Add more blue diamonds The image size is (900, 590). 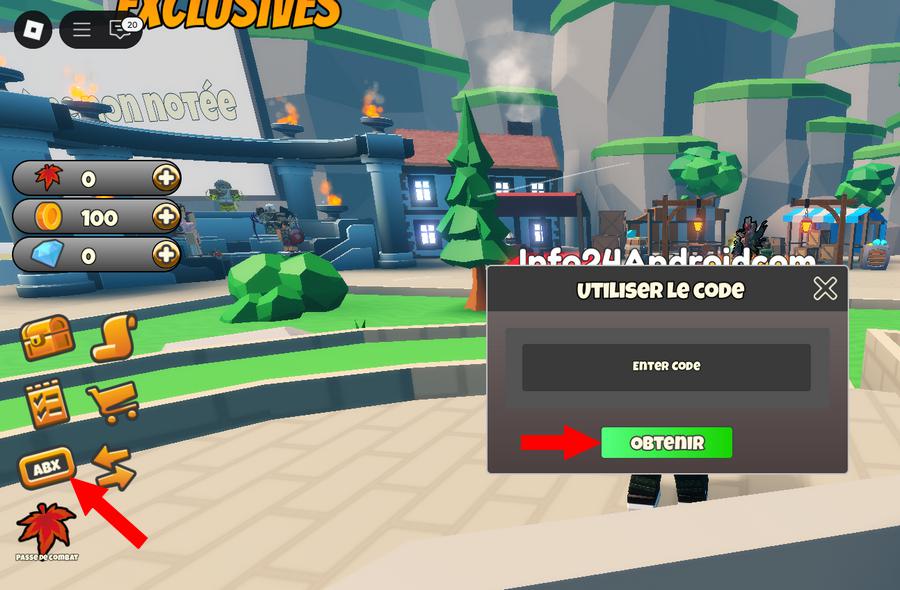[x=165, y=255]
